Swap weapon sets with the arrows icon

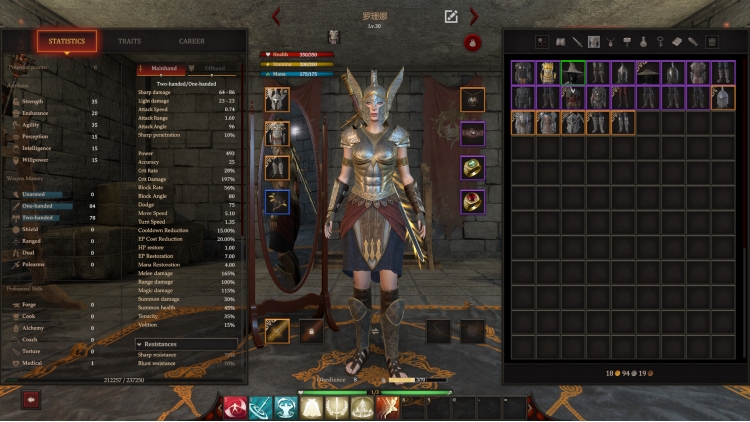(x=375, y=331)
